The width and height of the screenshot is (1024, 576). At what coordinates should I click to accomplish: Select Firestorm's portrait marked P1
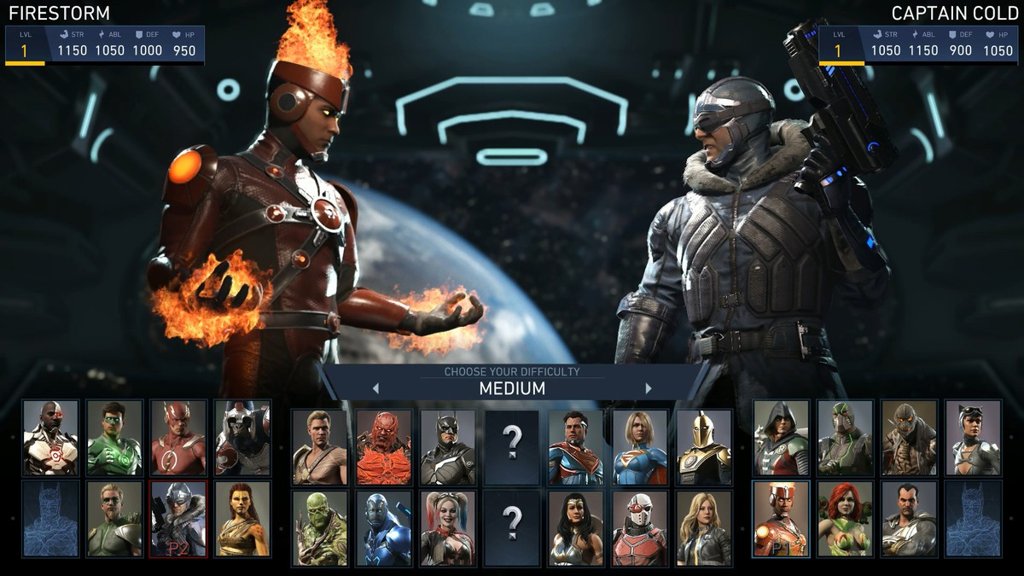[781, 519]
